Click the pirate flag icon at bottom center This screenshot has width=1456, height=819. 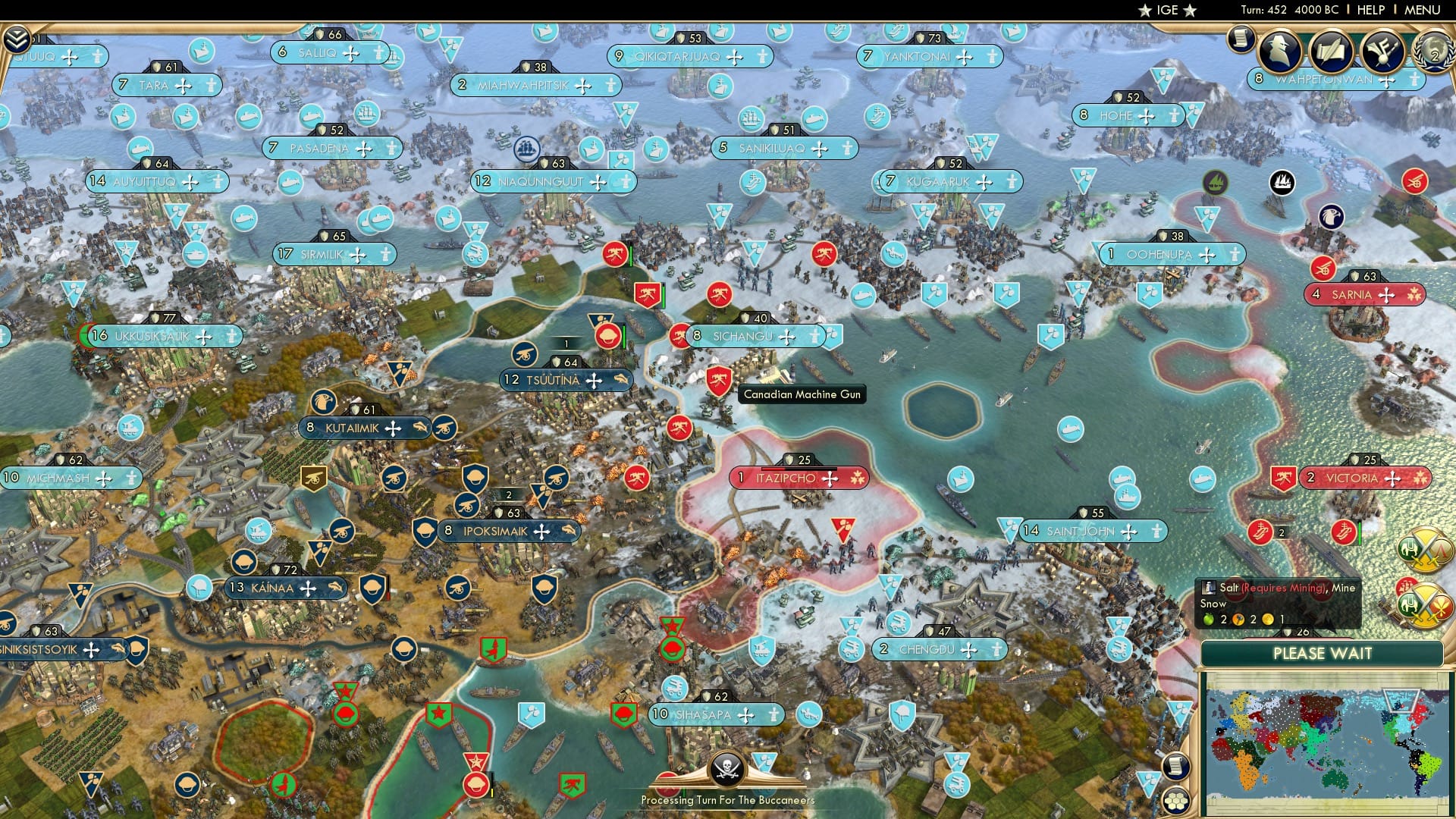pos(728,768)
